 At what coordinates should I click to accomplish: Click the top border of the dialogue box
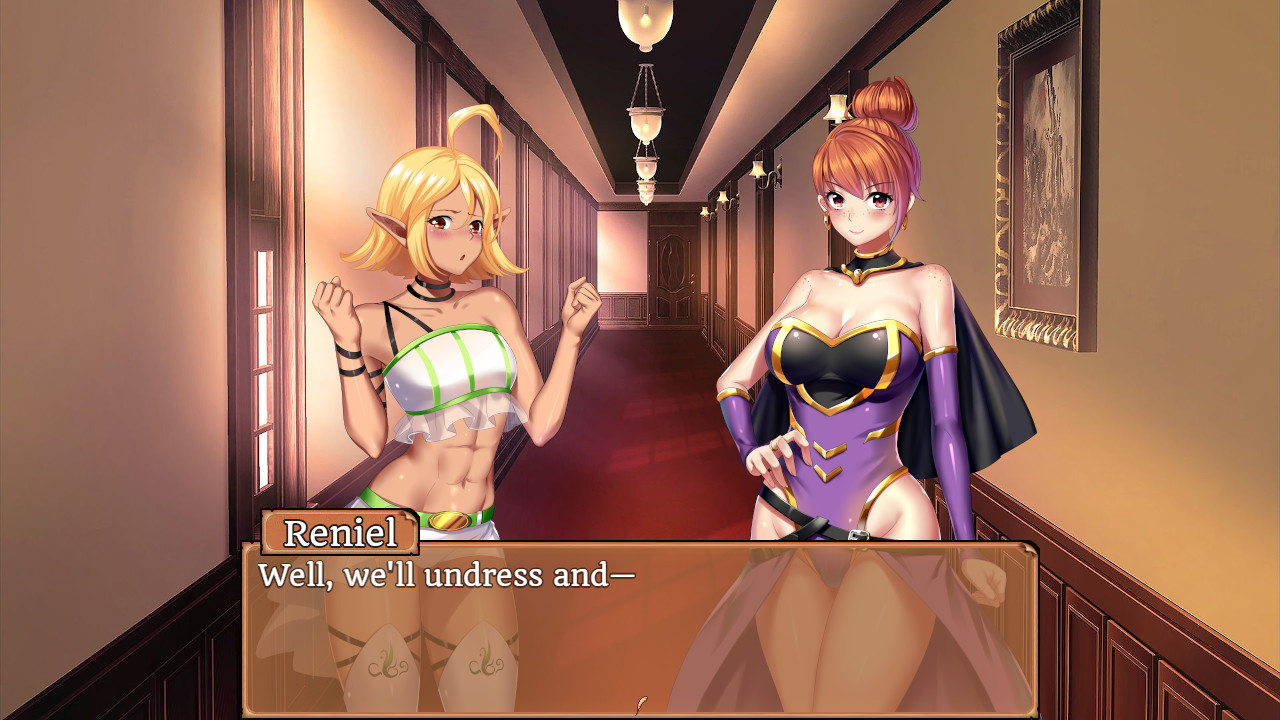coord(700,546)
